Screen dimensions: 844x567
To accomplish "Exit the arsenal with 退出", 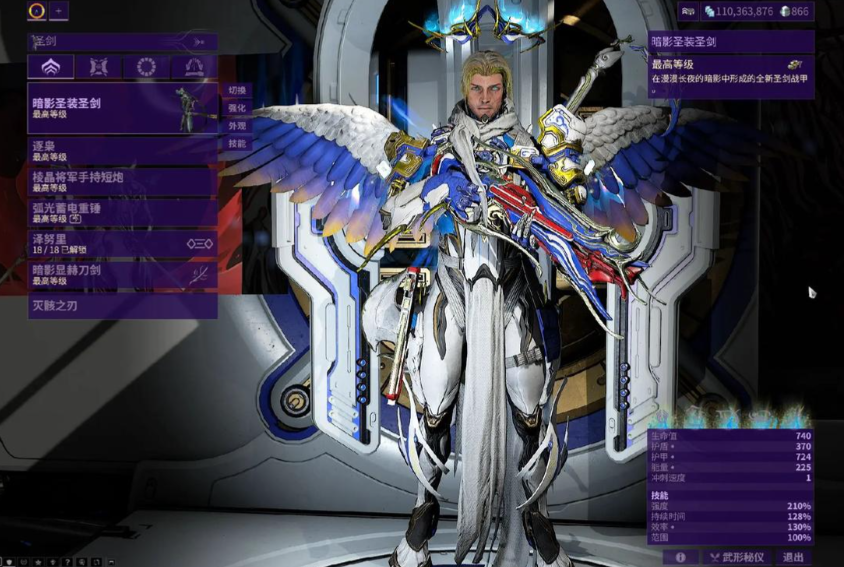I will click(793, 557).
